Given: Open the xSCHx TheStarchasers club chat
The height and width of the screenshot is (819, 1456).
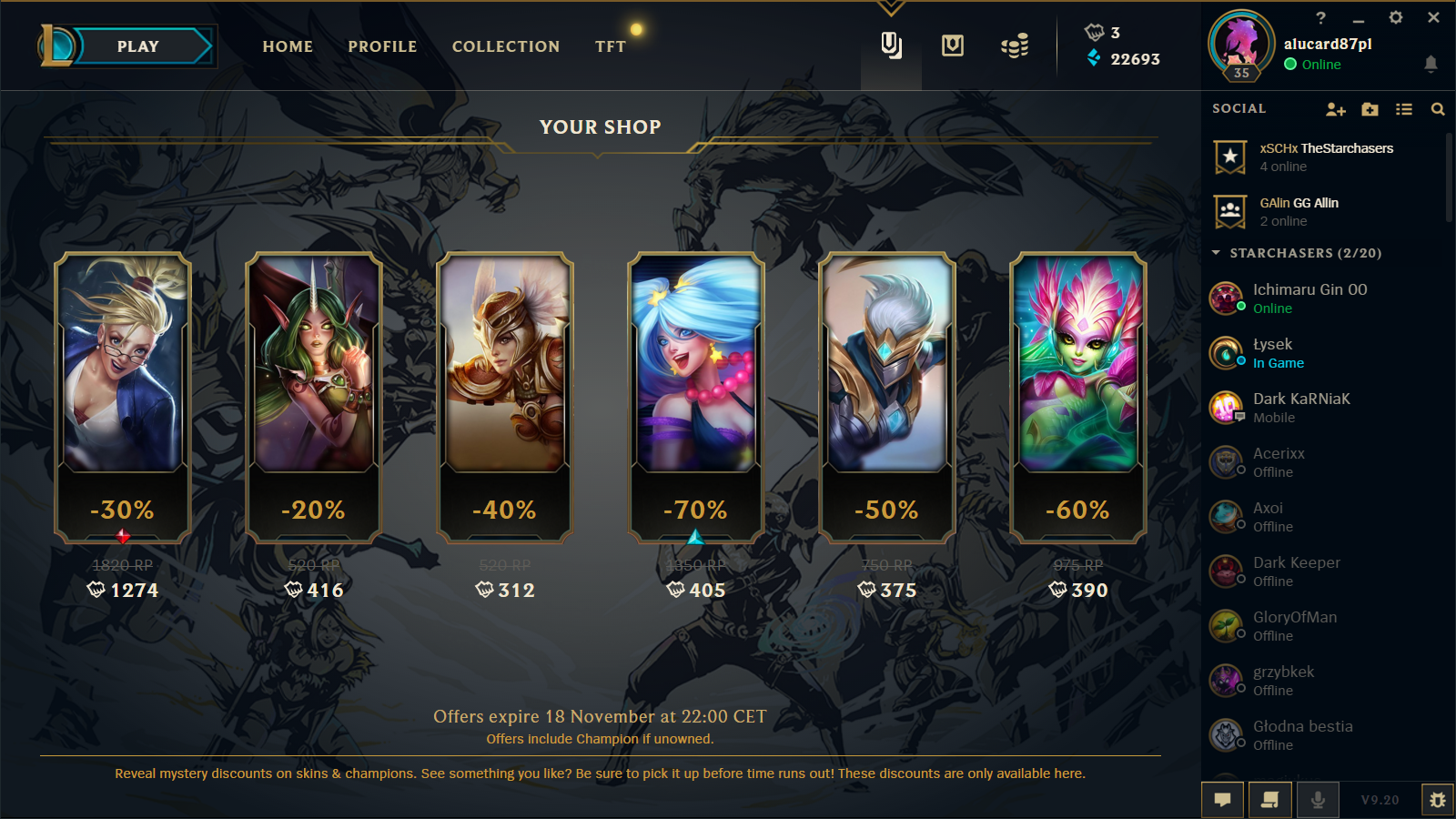Looking at the screenshot, I should pyautogui.click(x=1325, y=157).
